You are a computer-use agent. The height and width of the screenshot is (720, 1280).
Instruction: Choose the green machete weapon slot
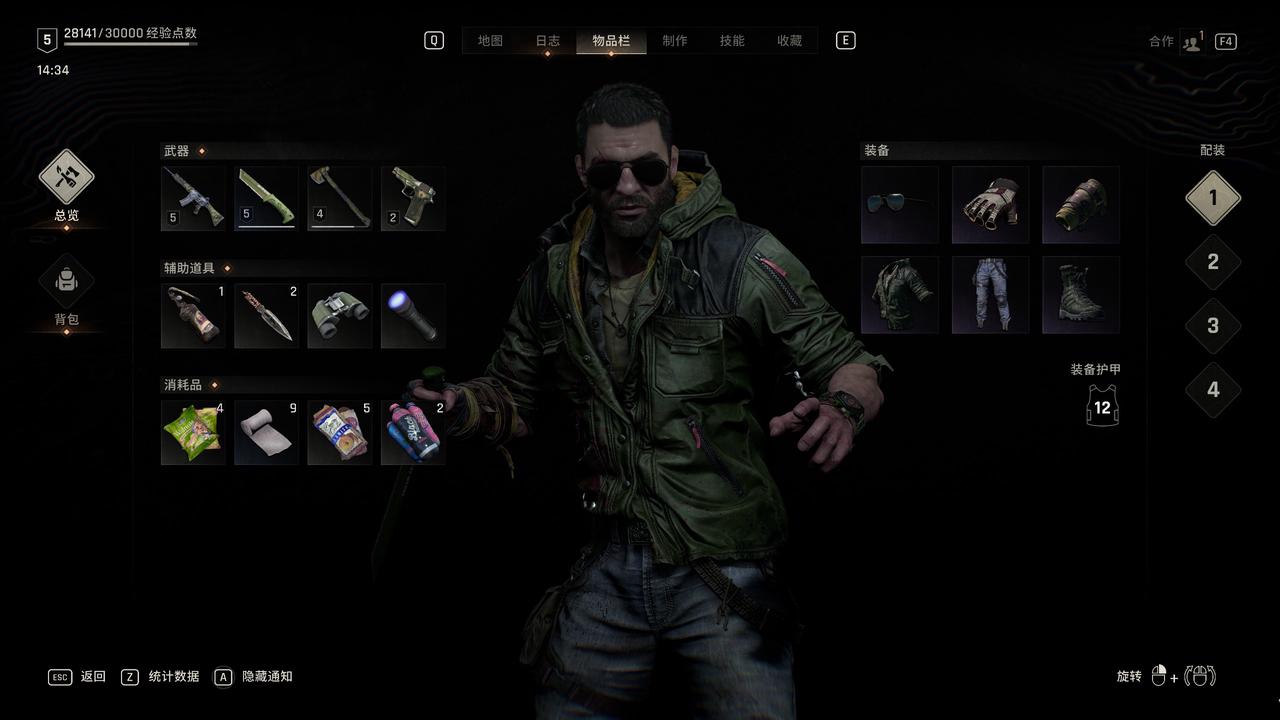point(266,198)
